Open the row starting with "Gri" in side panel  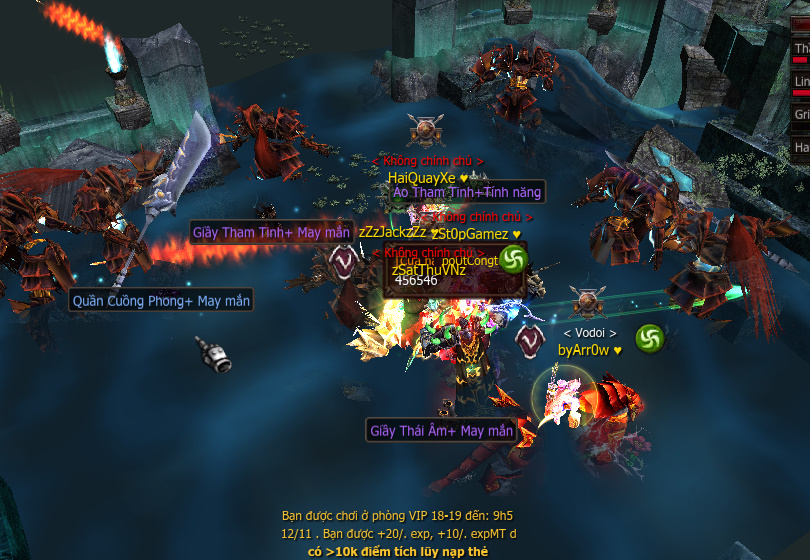point(801,115)
